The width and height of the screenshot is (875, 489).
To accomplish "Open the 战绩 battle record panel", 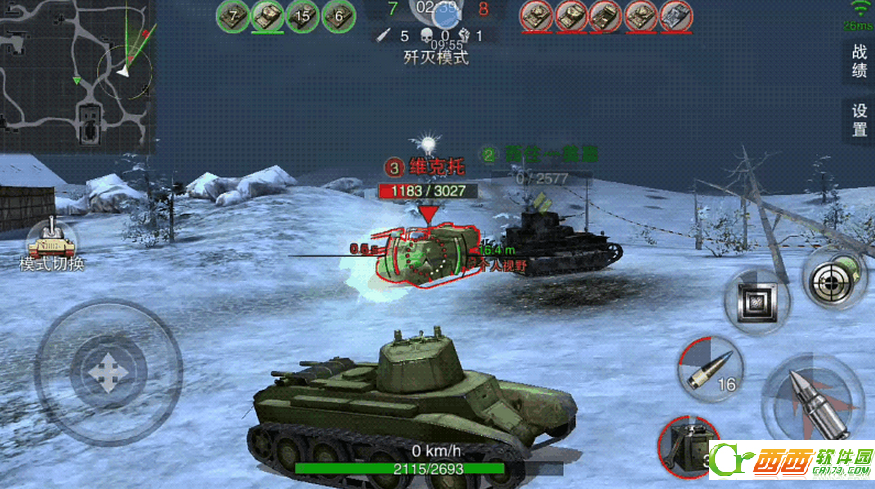I will click(859, 61).
